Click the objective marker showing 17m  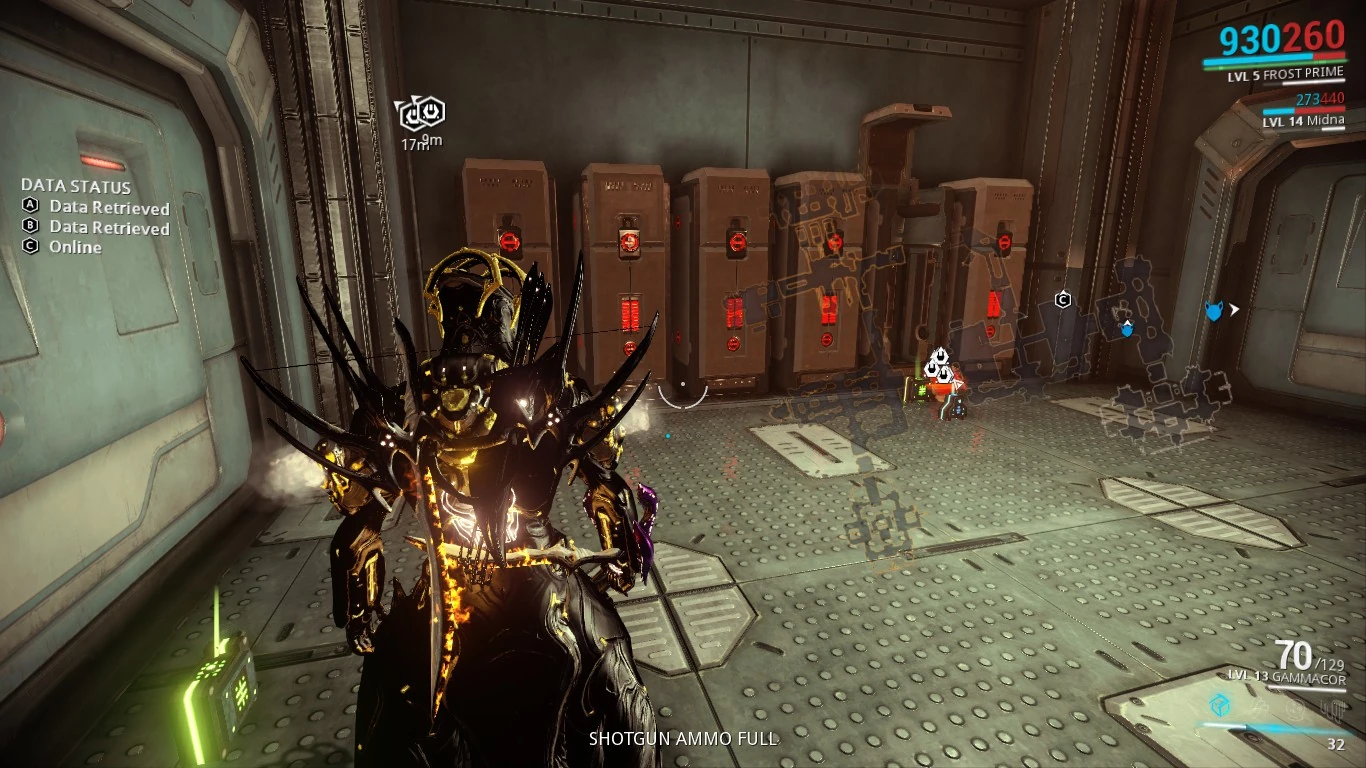pos(422,115)
